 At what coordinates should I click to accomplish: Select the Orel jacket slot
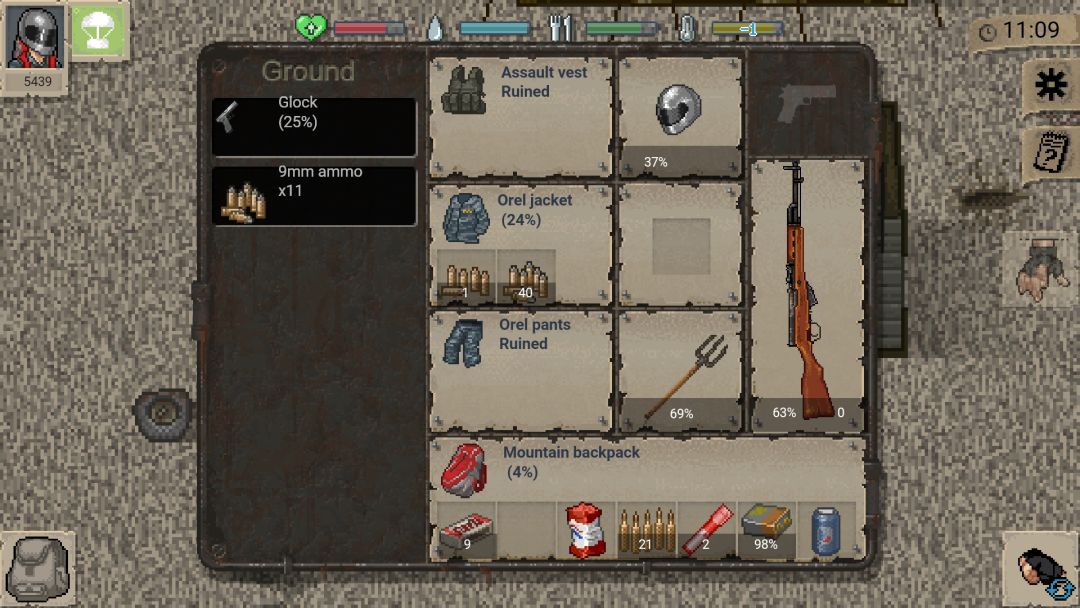521,215
